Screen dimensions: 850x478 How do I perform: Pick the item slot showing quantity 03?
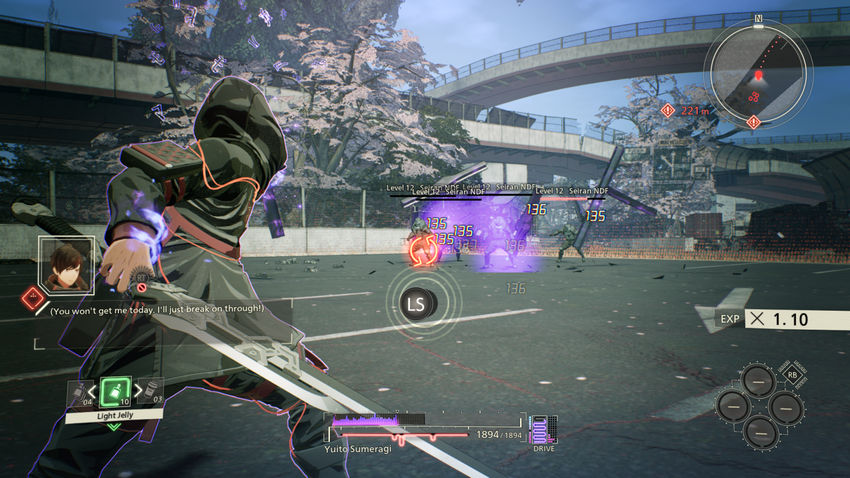pos(151,391)
